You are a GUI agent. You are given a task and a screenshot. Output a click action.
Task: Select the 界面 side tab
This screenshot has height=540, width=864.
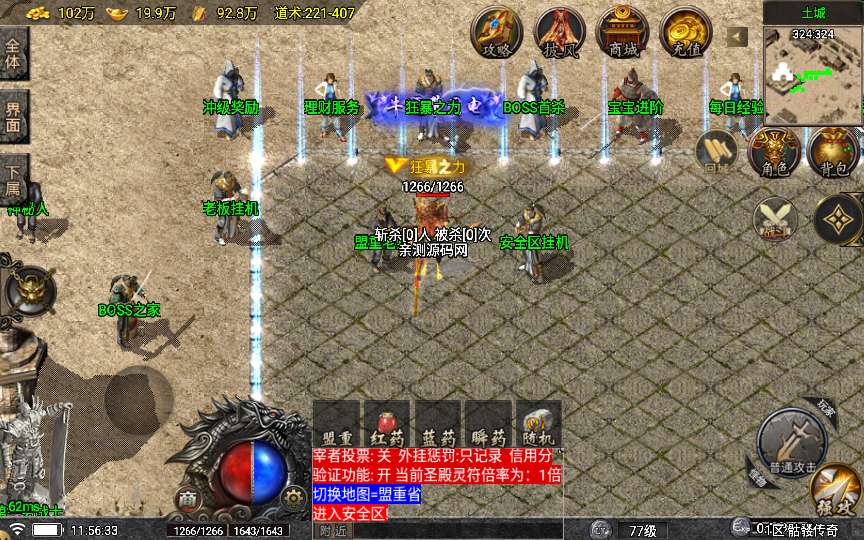pyautogui.click(x=13, y=117)
